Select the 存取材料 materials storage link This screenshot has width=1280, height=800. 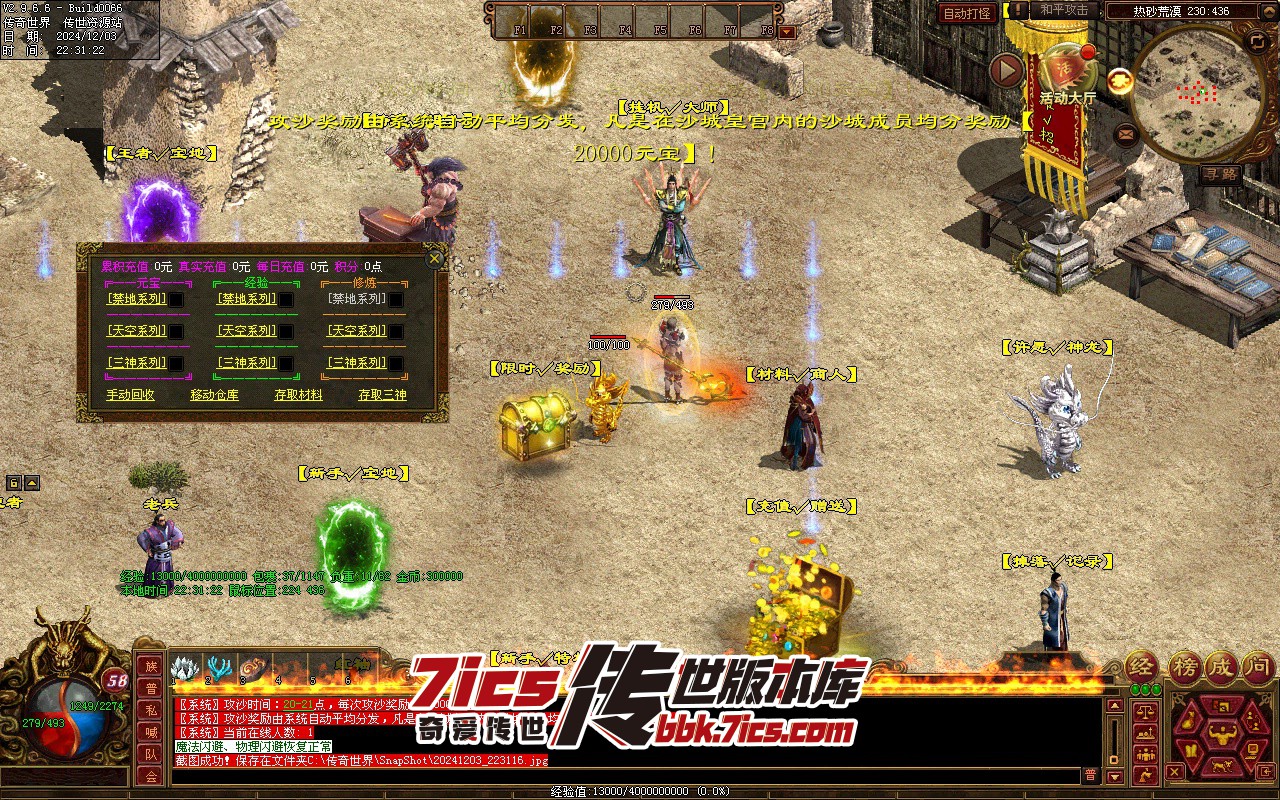click(x=299, y=395)
